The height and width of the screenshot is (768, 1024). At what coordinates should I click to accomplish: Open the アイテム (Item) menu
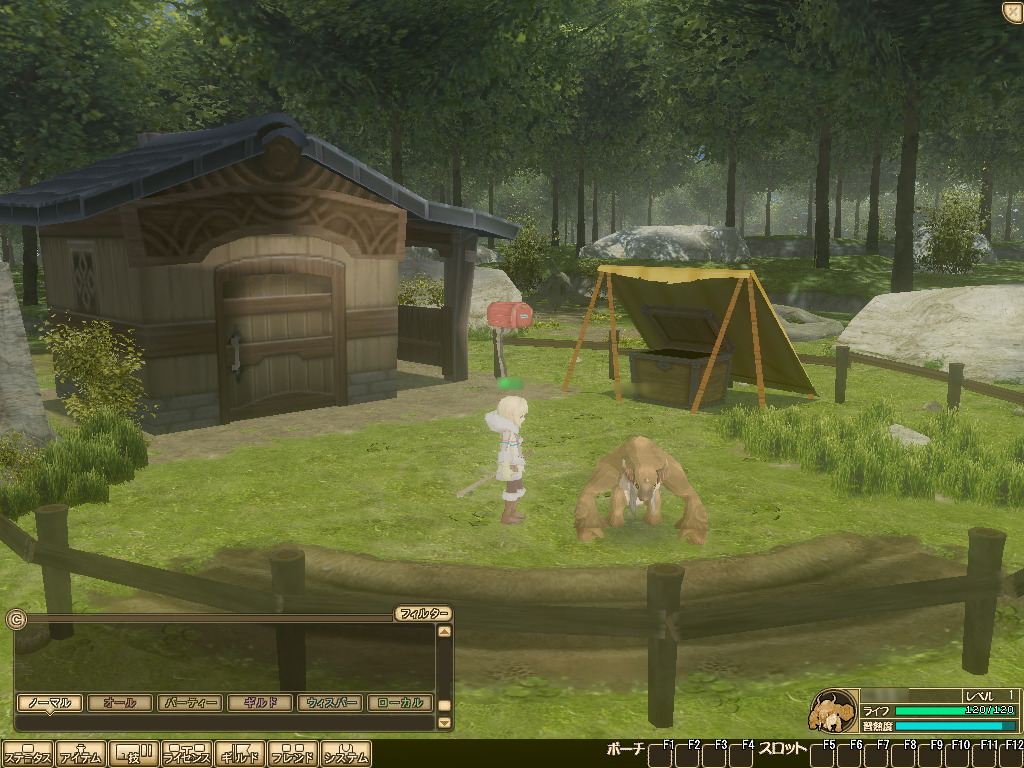click(80, 754)
